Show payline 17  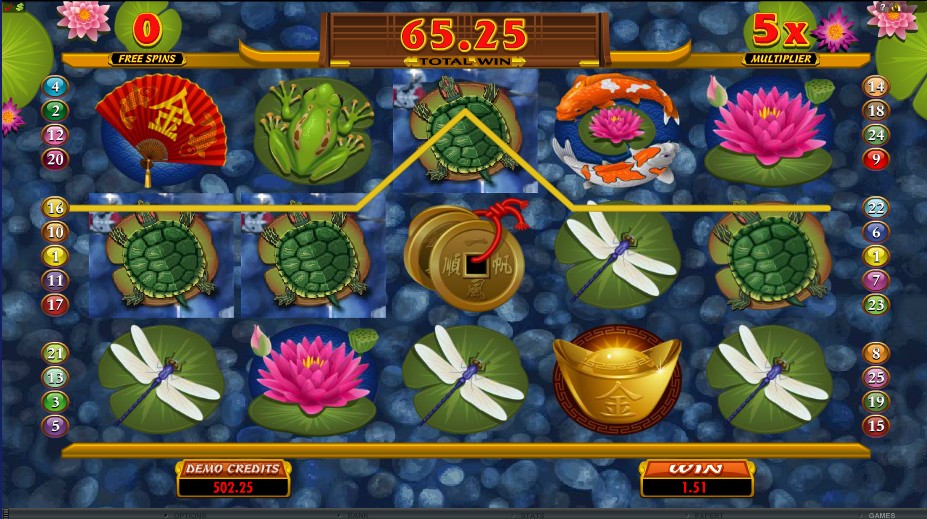pyautogui.click(x=54, y=305)
